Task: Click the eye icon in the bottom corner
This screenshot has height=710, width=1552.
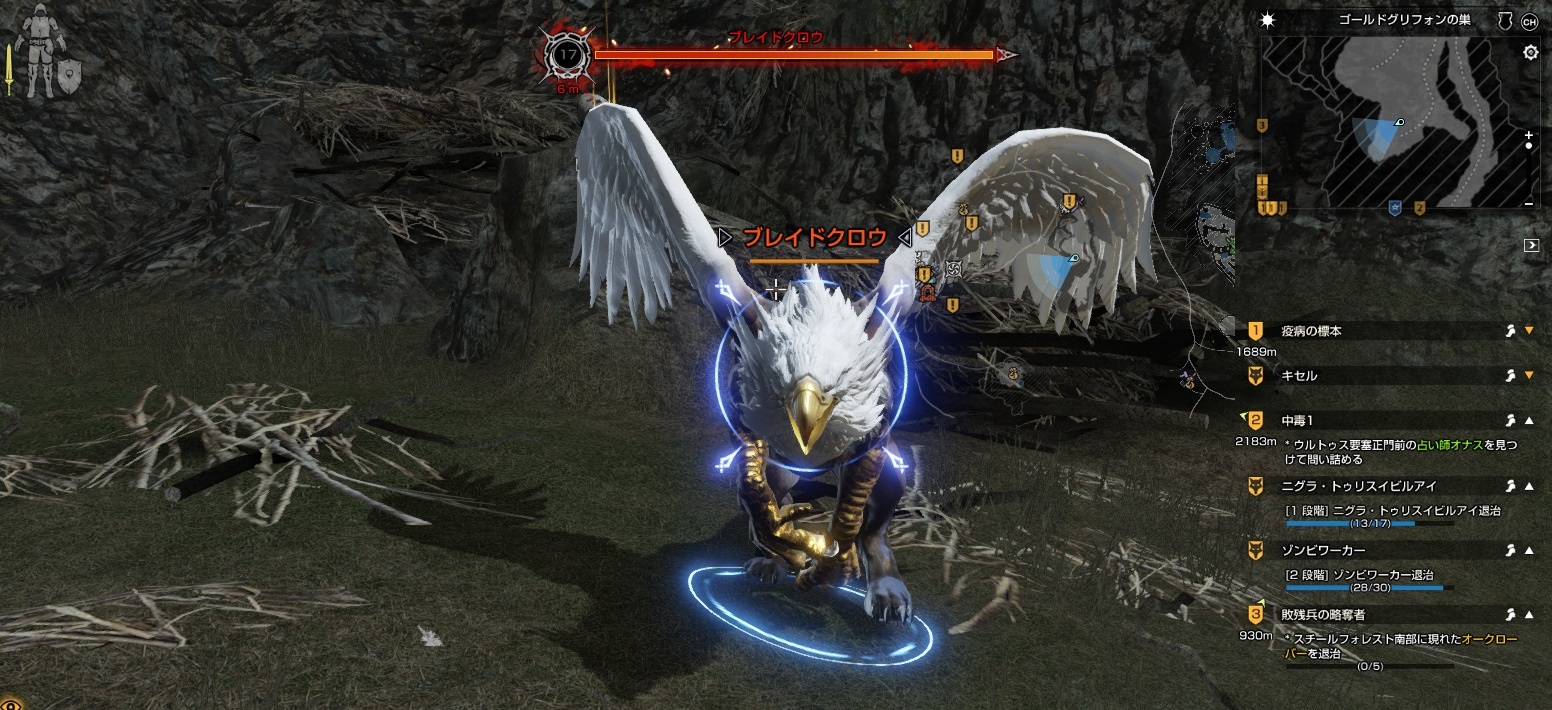Action: [7, 703]
